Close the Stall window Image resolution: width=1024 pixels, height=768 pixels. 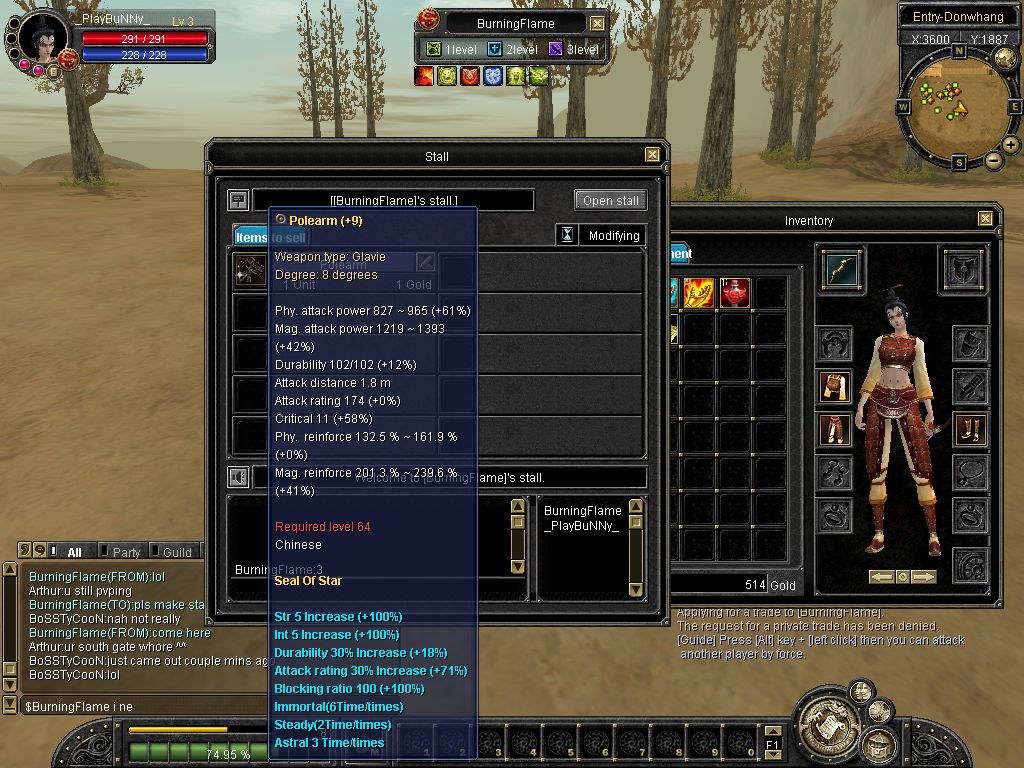(x=652, y=155)
